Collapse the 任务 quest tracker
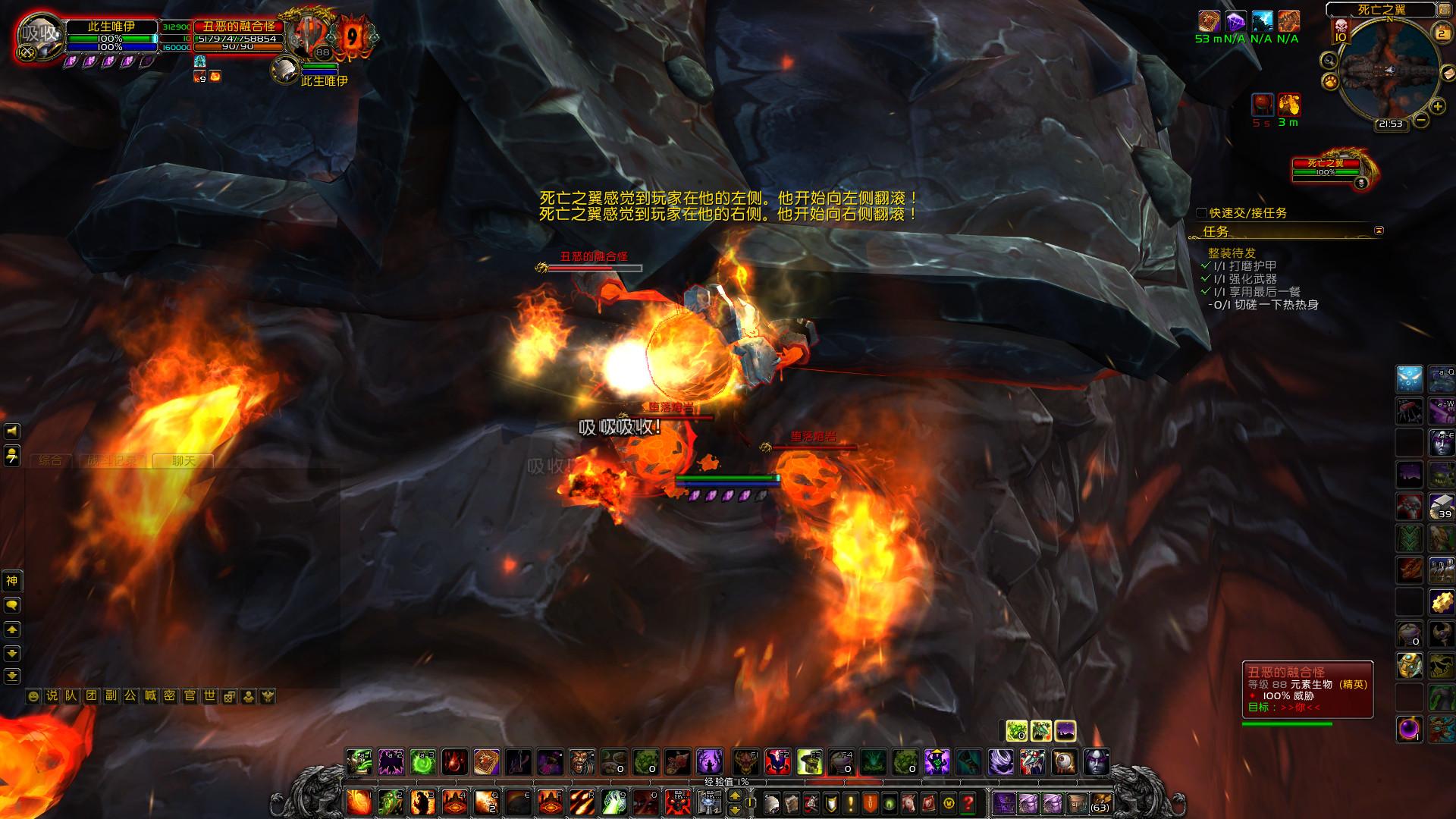The image size is (1456, 819). coord(1379,231)
